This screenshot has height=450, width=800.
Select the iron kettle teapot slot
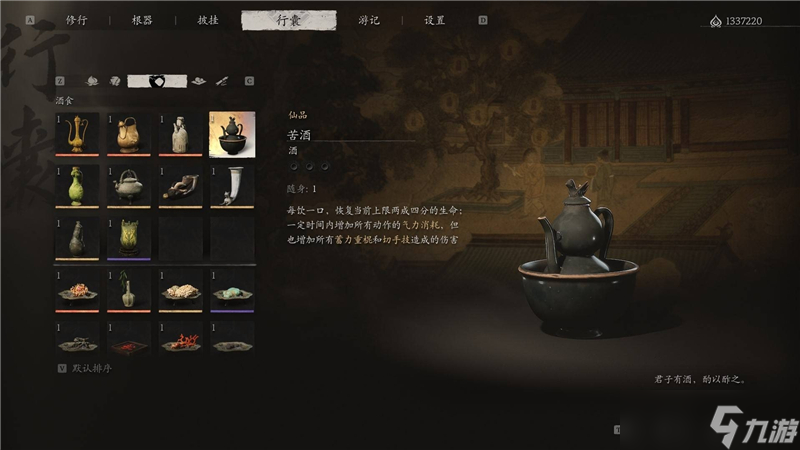(128, 186)
